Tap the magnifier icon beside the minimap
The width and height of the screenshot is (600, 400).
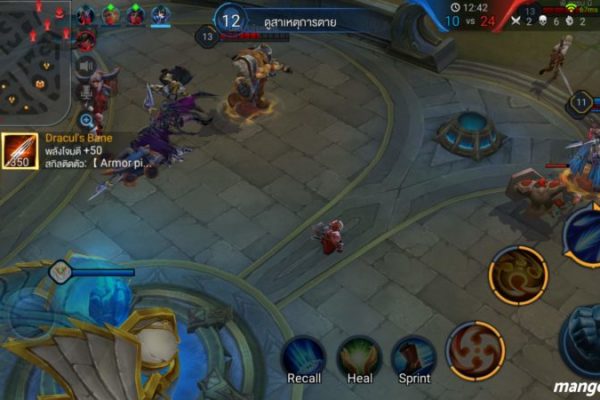pyautogui.click(x=86, y=120)
